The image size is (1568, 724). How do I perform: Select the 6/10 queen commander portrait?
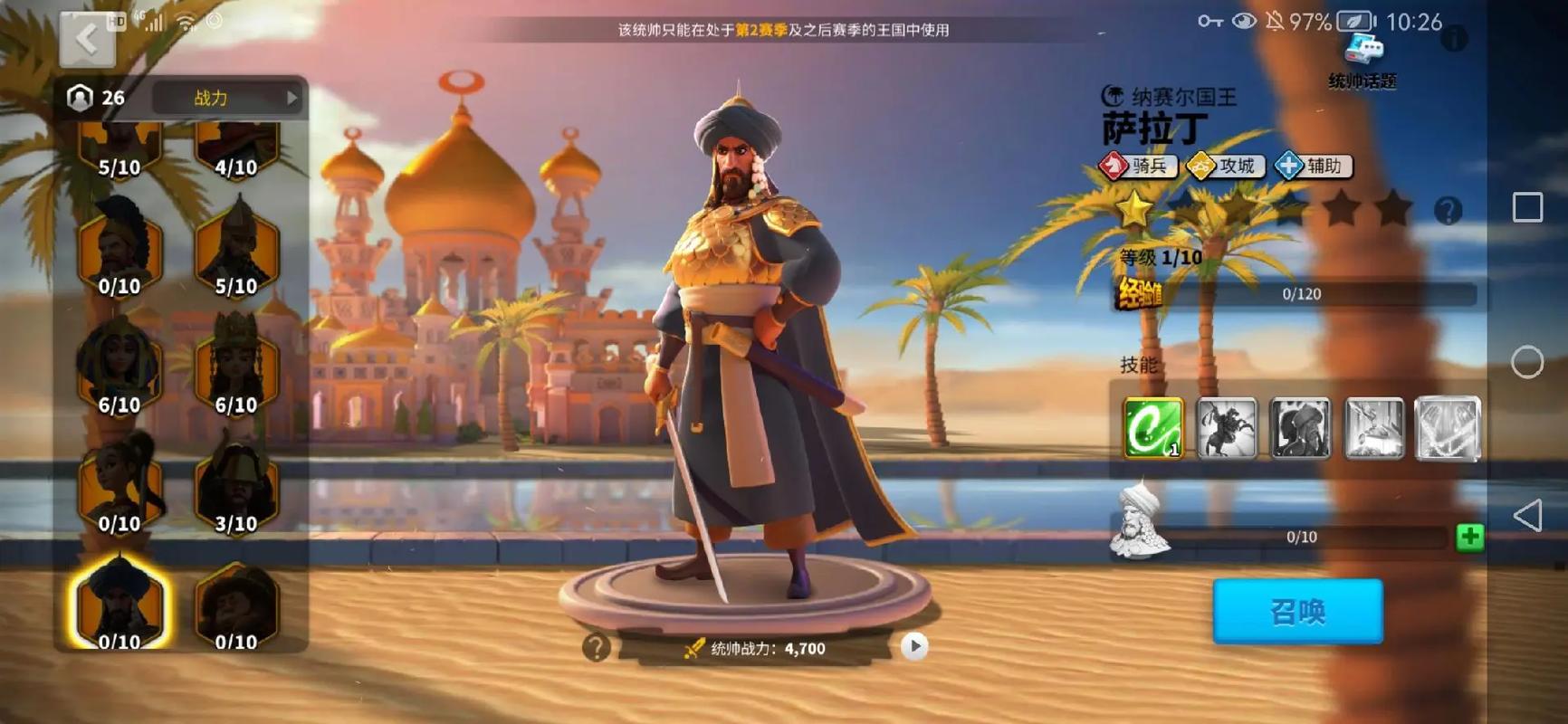(236, 367)
